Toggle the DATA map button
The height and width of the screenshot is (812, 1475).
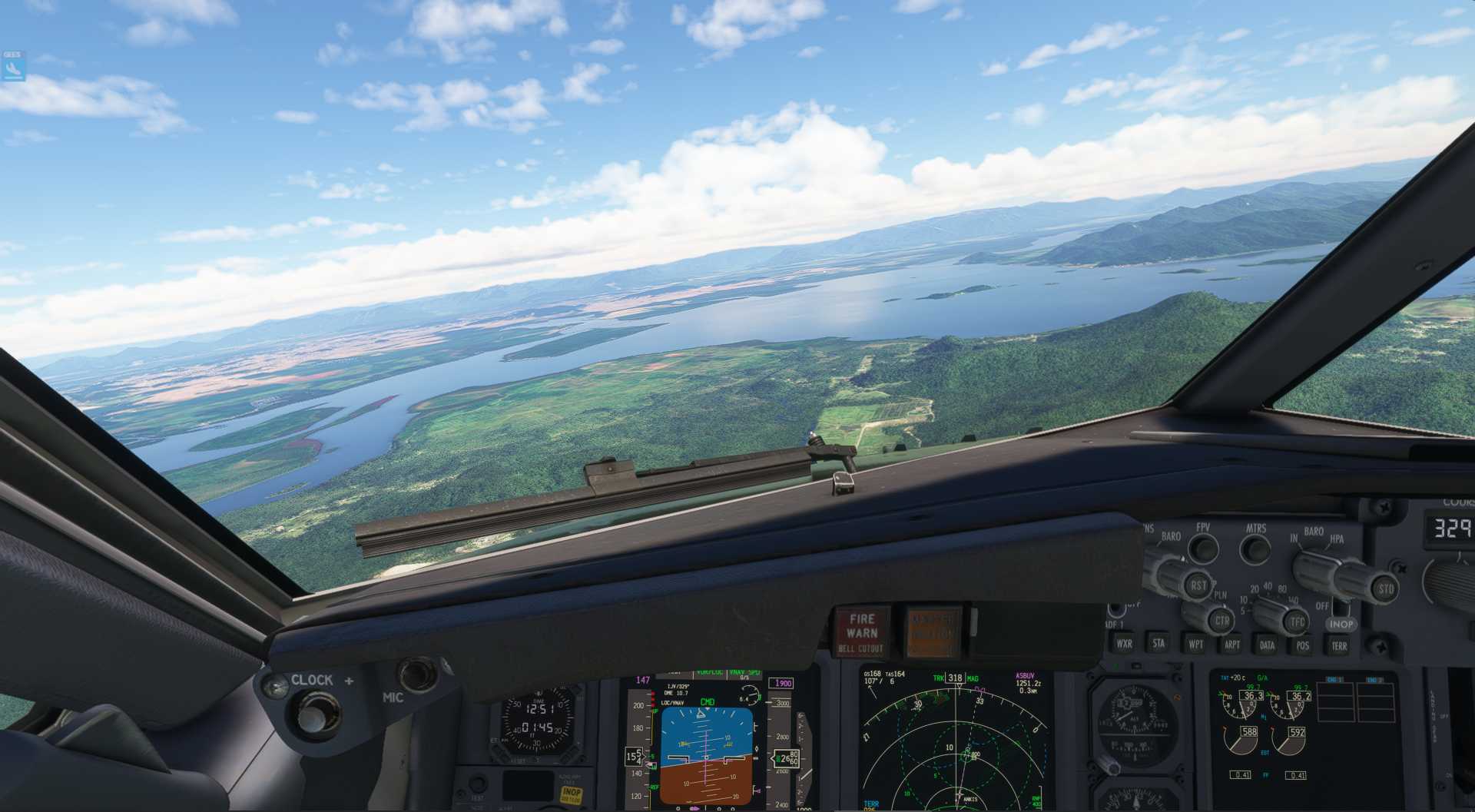[1268, 645]
